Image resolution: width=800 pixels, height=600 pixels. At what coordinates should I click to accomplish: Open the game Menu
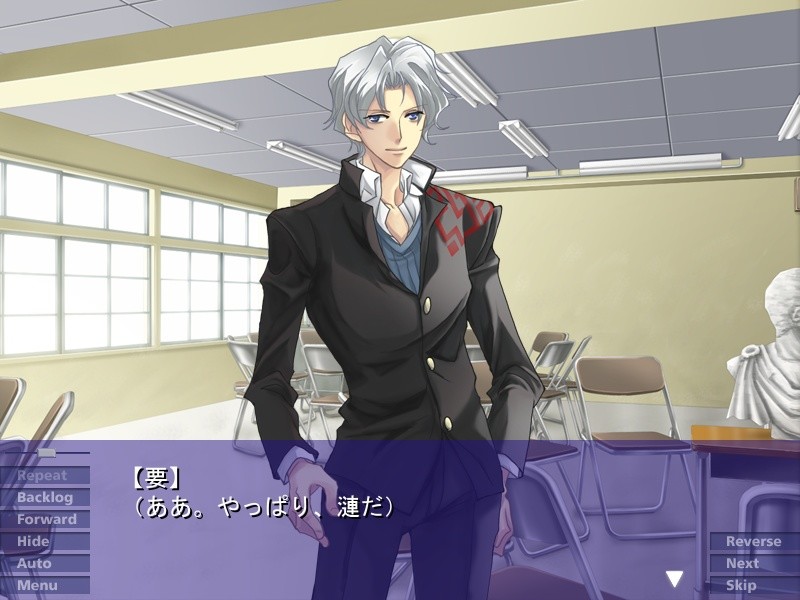point(44,585)
